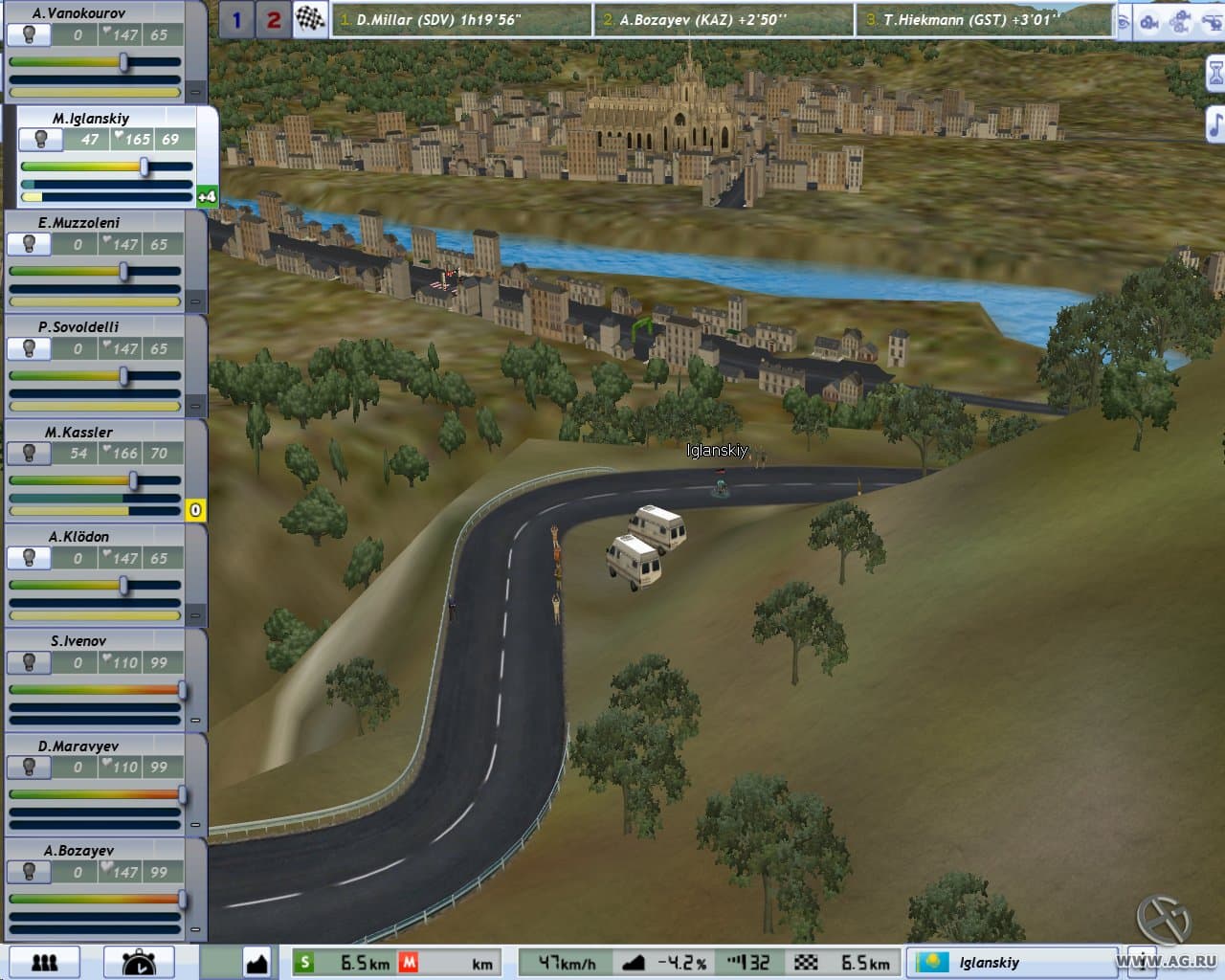The image size is (1225, 980).
Task: Toggle the lightbulb next to M.Kassler
Action: click(x=29, y=454)
